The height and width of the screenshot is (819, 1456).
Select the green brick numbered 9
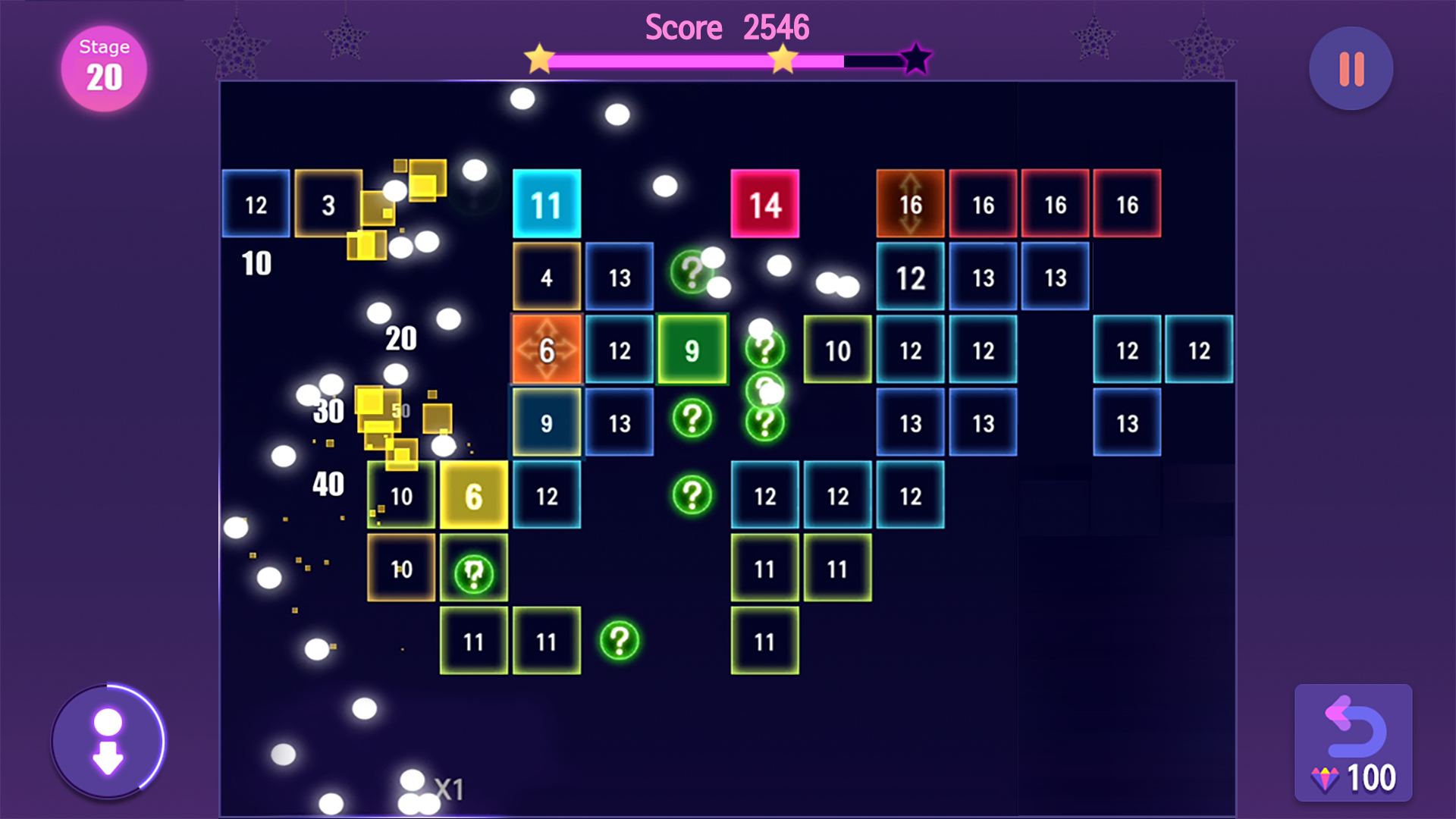(x=692, y=350)
